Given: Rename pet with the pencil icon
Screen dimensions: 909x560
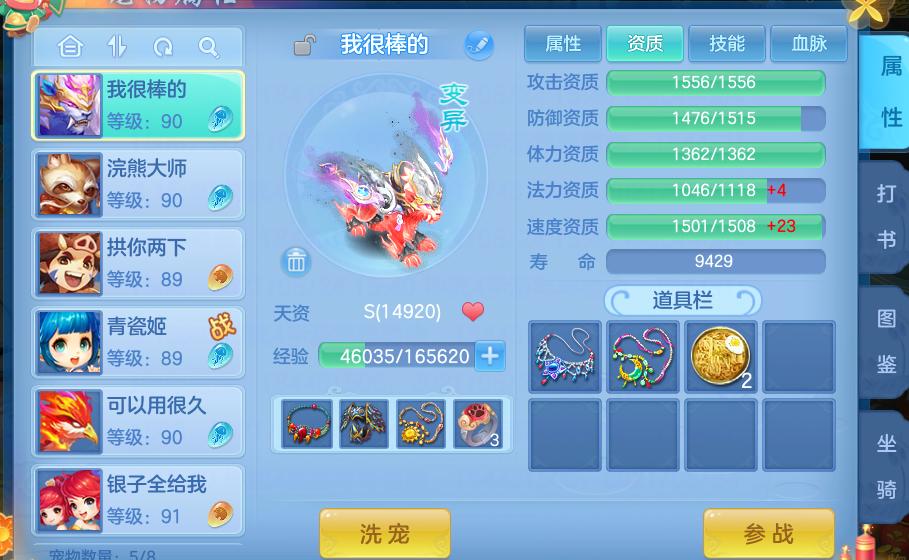Looking at the screenshot, I should point(479,45).
